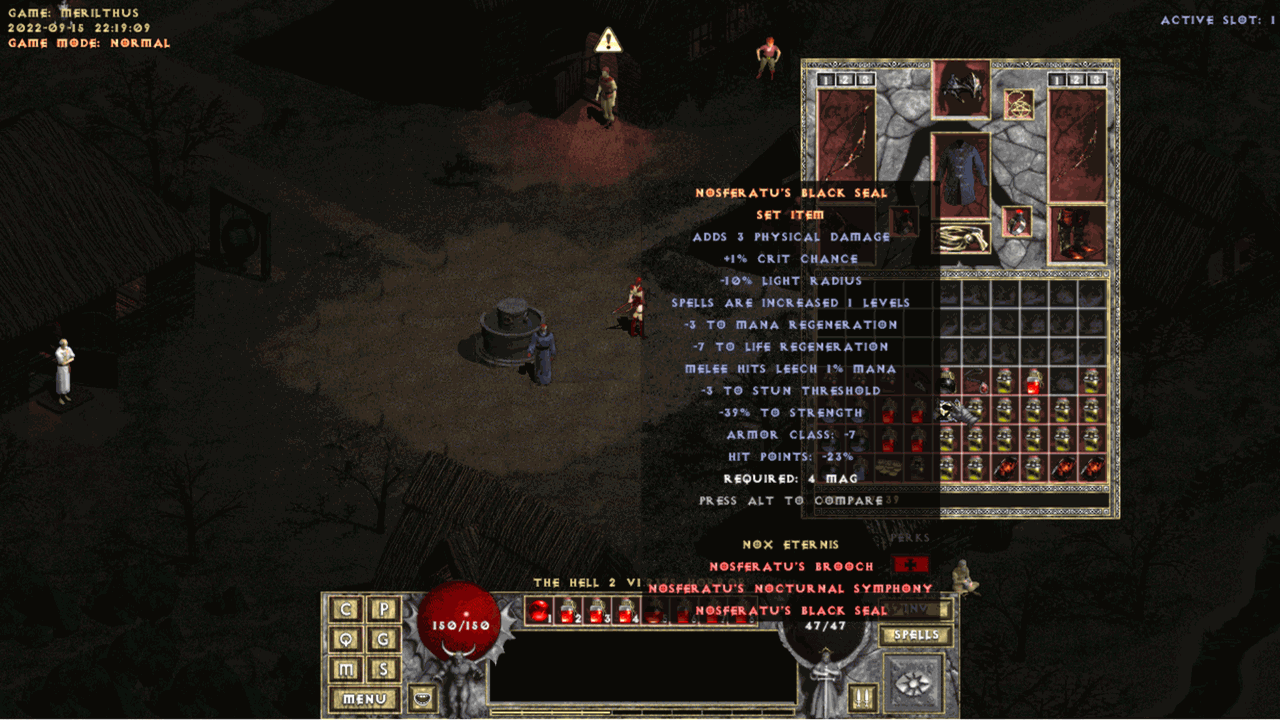This screenshot has width=1280, height=720.
Task: Open the SPELLS book
Action: 915,635
